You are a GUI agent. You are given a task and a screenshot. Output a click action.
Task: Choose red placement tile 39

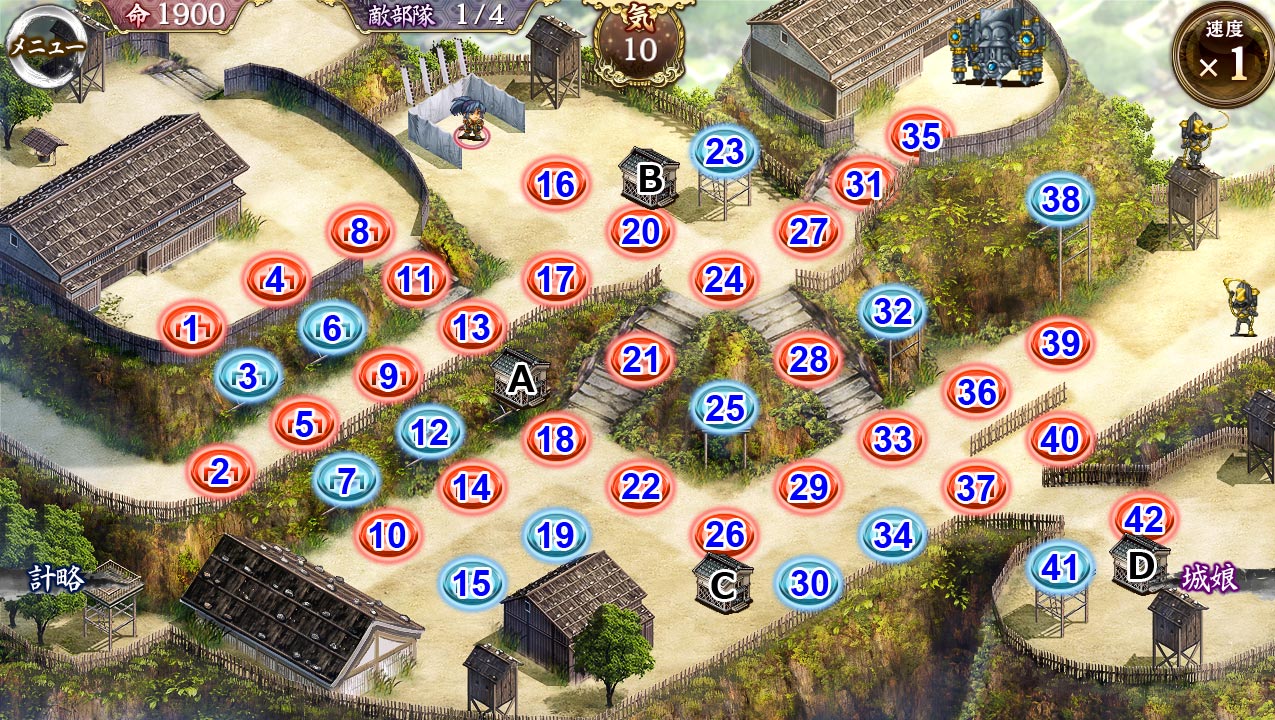click(1061, 344)
